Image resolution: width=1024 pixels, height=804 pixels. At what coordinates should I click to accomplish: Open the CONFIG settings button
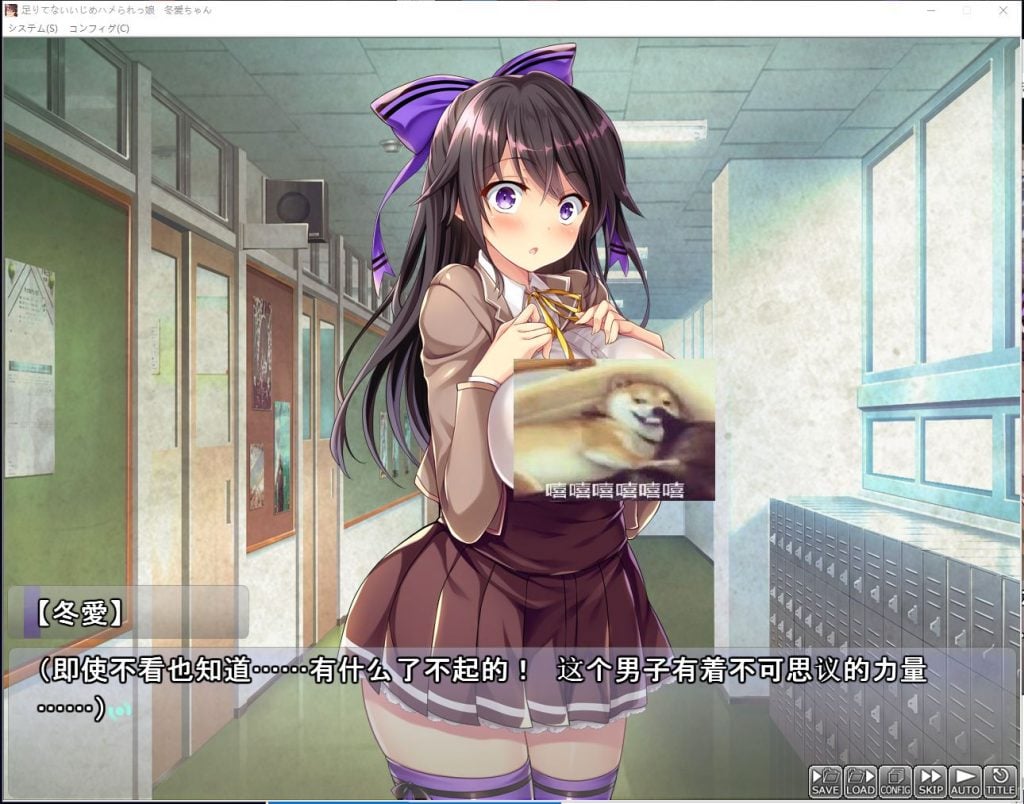tap(896, 781)
